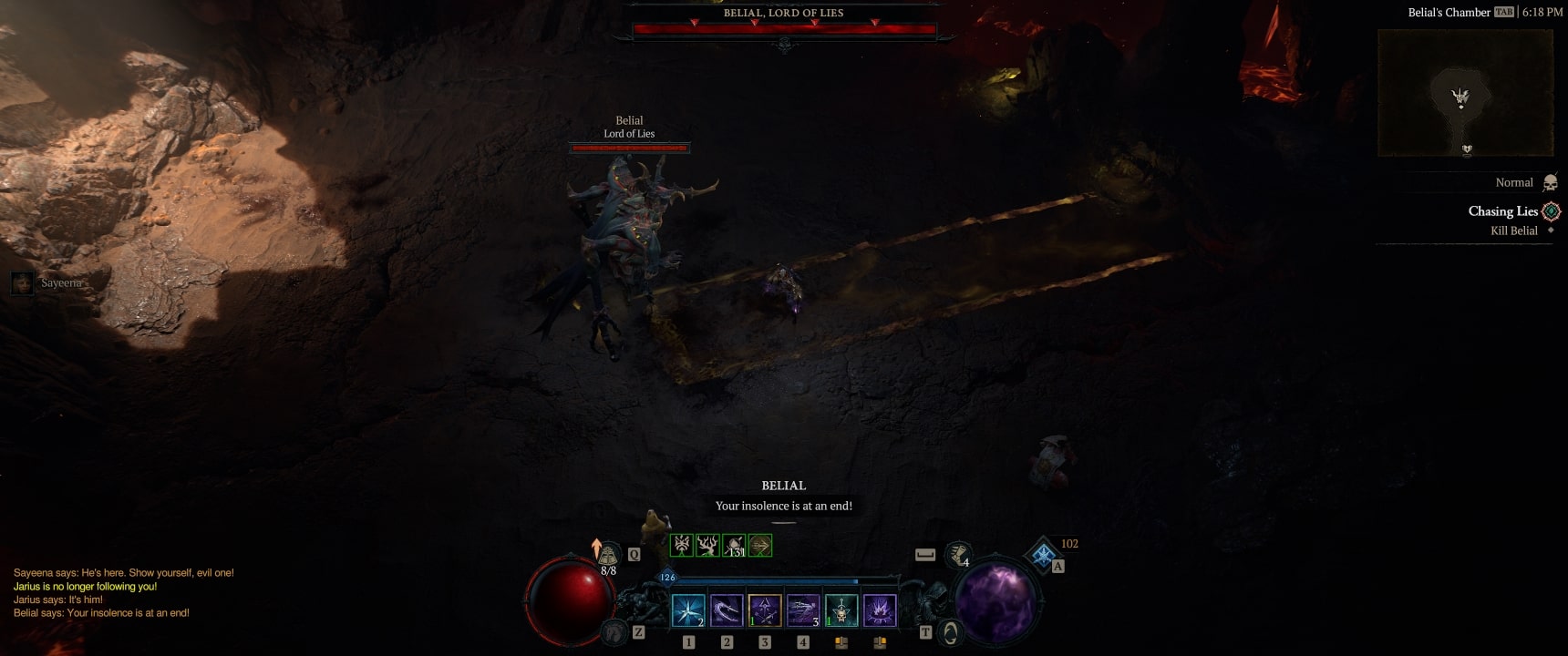Trigger the purple arrow barrage skill
1568x656 pixels.
point(803,610)
